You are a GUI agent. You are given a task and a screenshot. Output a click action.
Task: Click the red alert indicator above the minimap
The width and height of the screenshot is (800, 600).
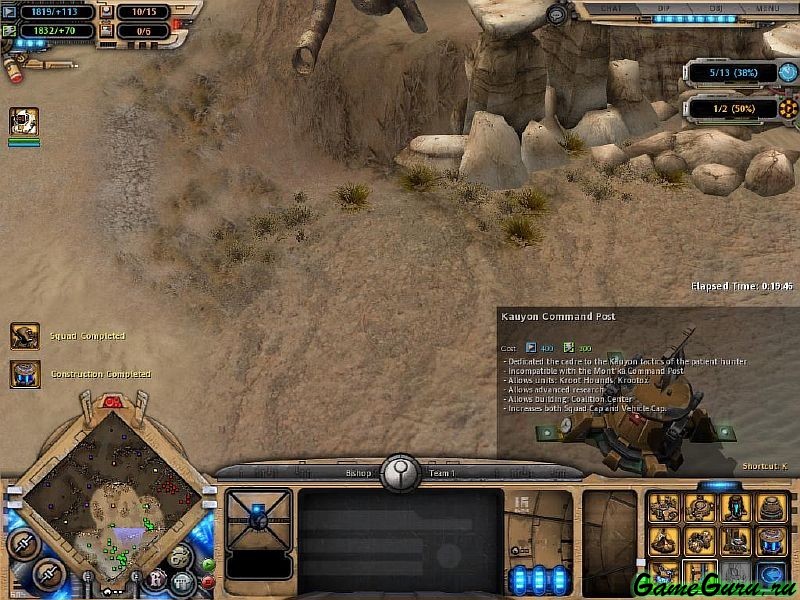[x=112, y=402]
